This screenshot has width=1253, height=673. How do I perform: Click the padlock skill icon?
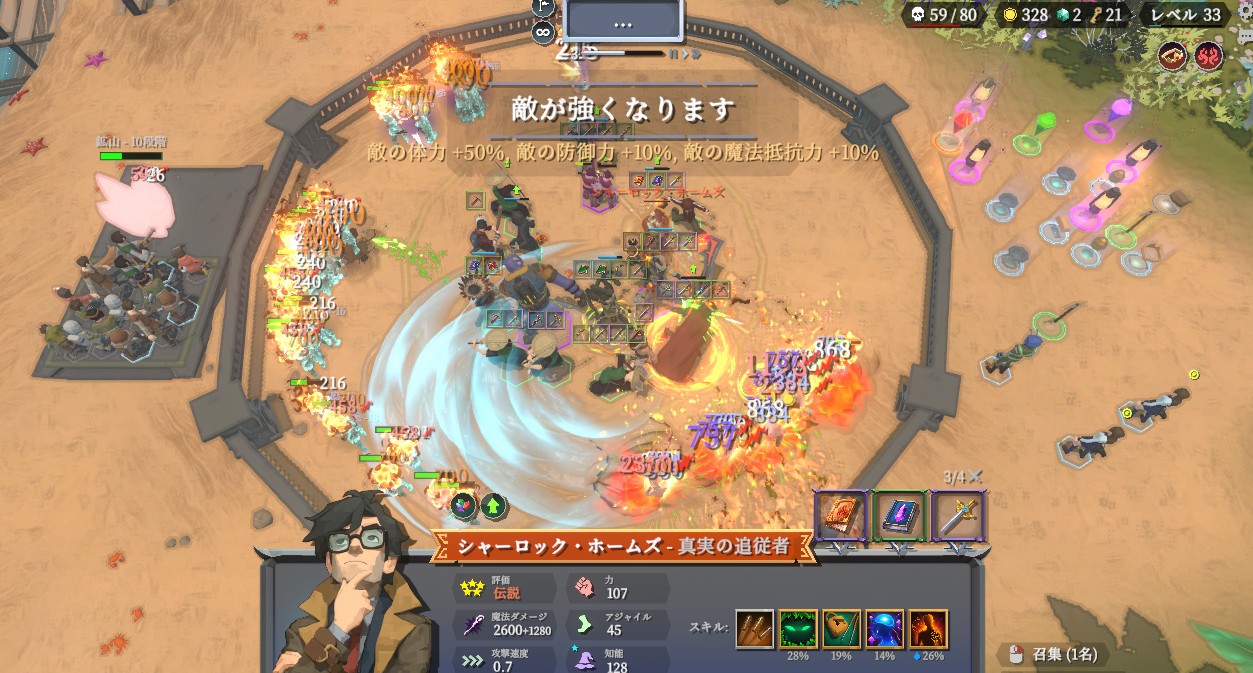(x=842, y=629)
